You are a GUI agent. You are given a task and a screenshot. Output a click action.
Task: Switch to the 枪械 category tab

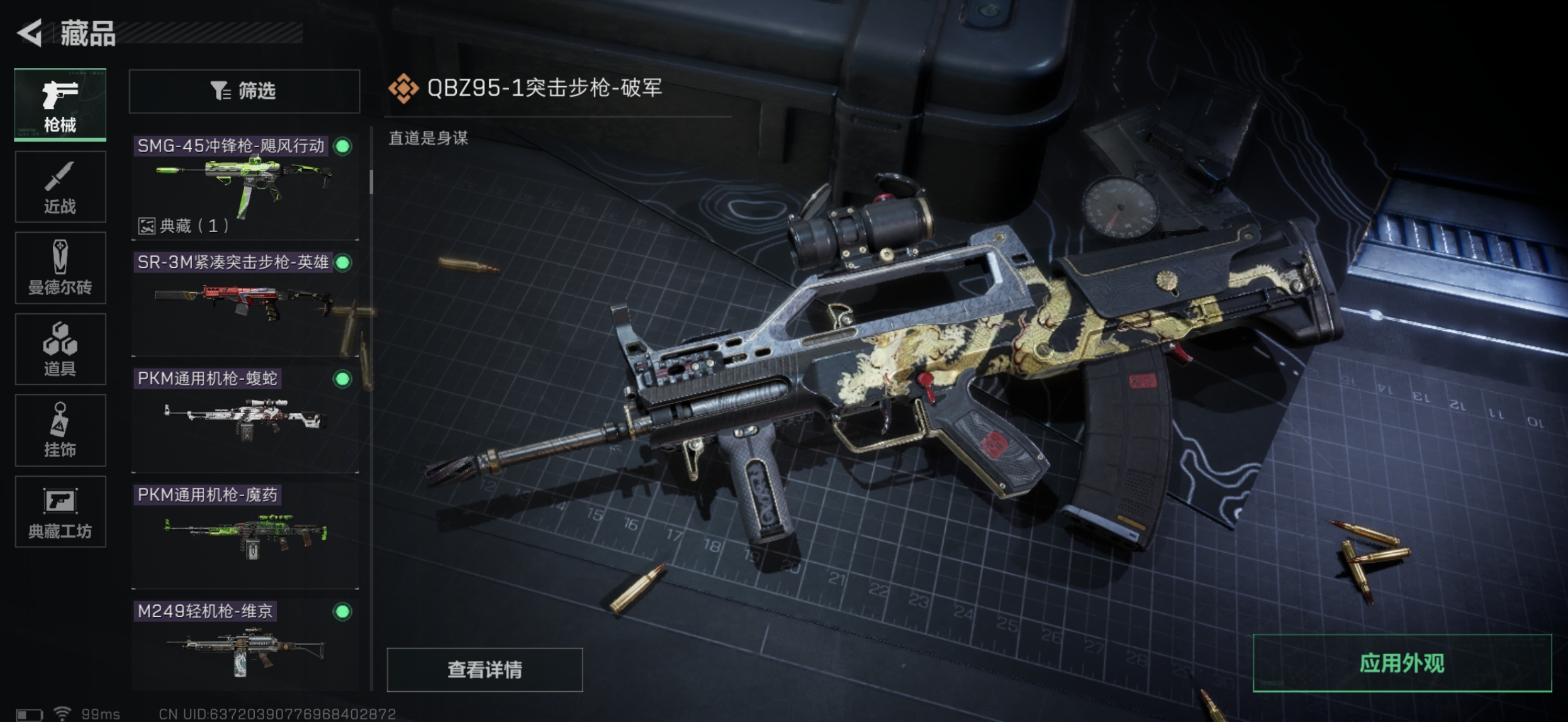tap(60, 105)
